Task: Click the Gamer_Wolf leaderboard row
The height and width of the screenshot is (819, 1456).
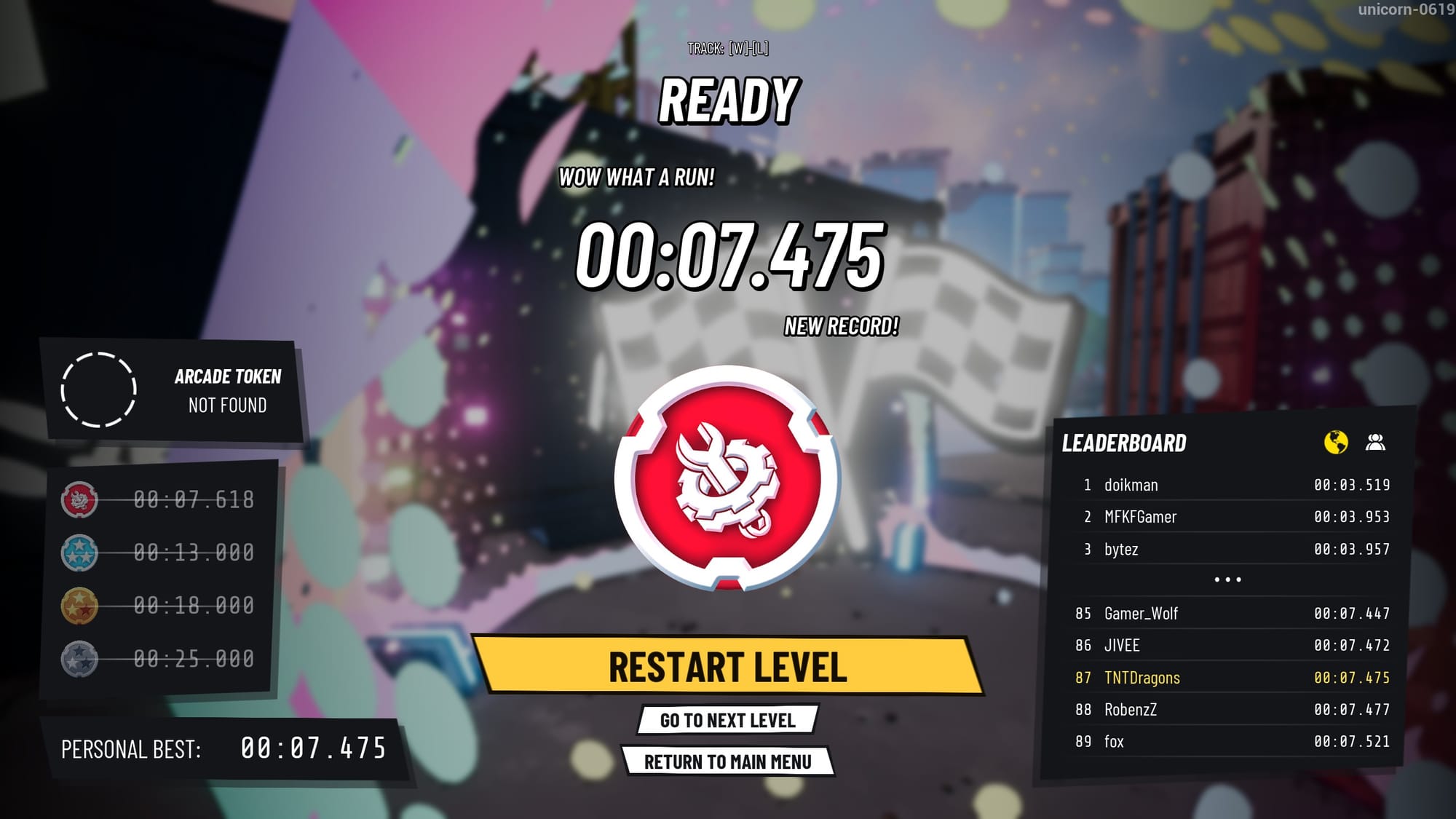Action: click(1232, 614)
